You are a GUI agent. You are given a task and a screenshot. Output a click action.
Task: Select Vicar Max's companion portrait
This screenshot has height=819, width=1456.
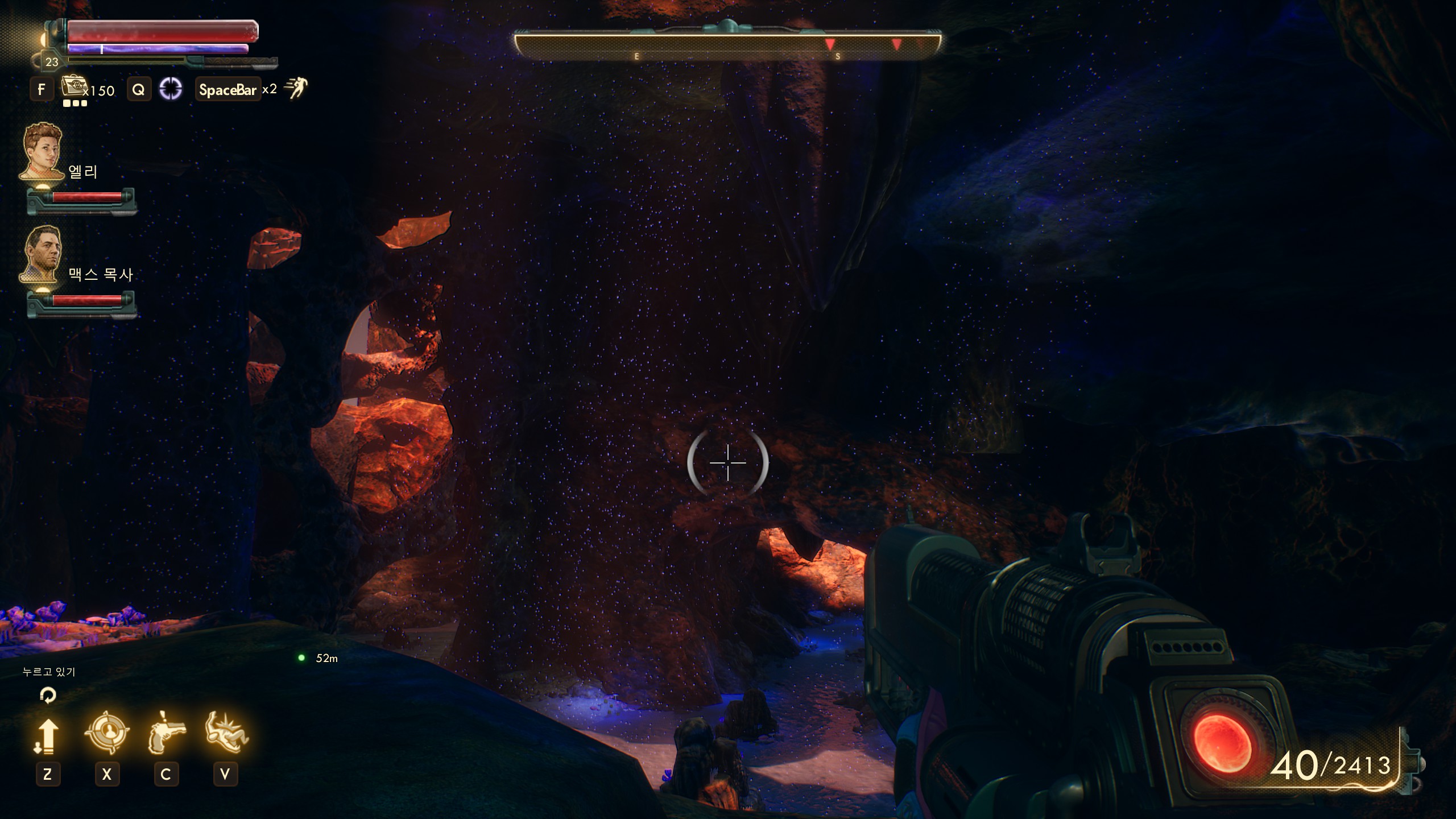click(x=42, y=254)
